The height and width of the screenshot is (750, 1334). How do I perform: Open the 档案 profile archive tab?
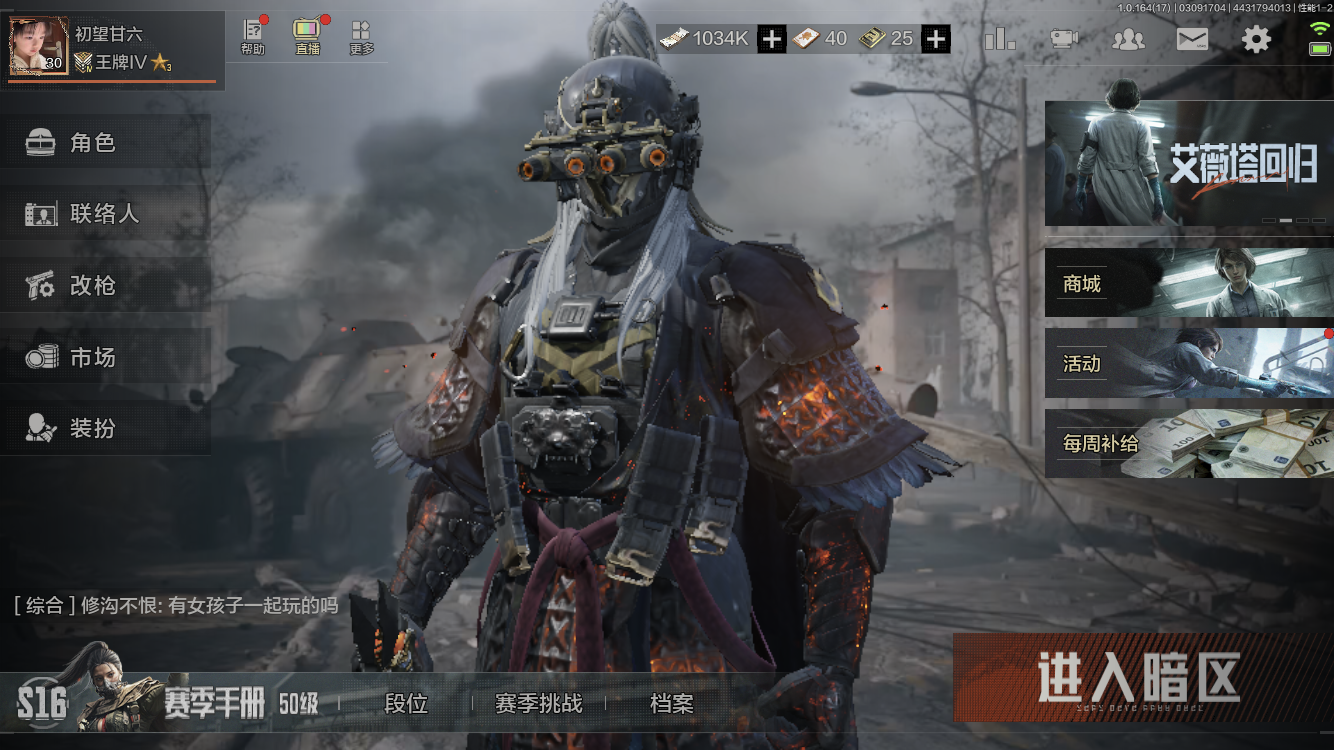pyautogui.click(x=671, y=704)
